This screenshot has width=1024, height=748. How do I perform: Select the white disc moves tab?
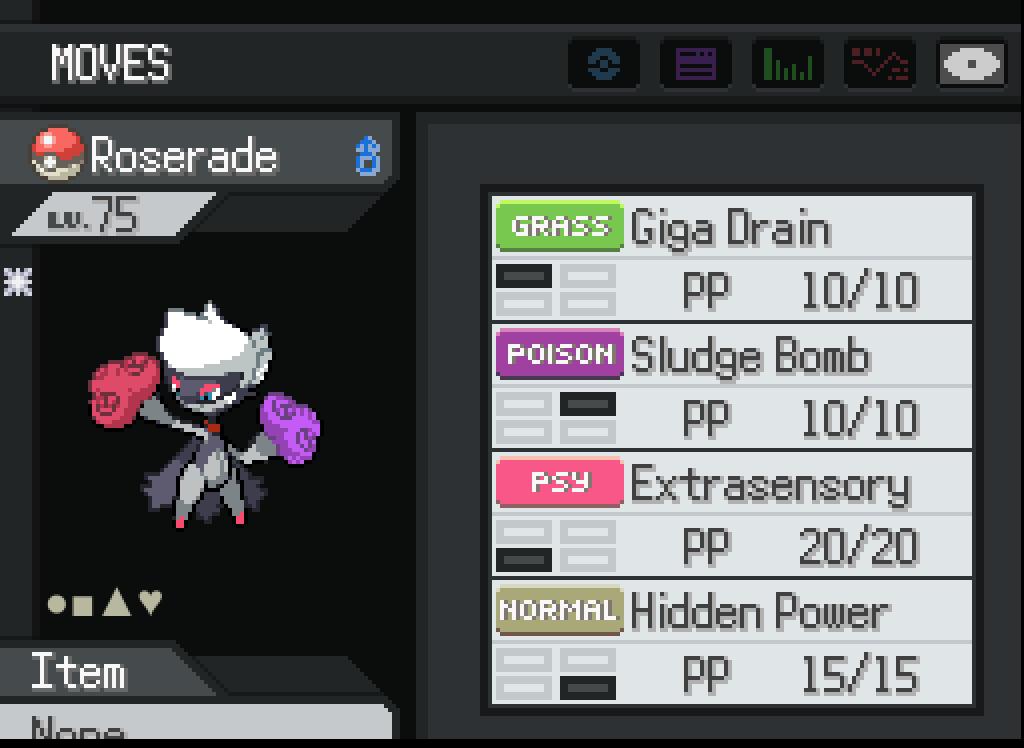pos(971,65)
